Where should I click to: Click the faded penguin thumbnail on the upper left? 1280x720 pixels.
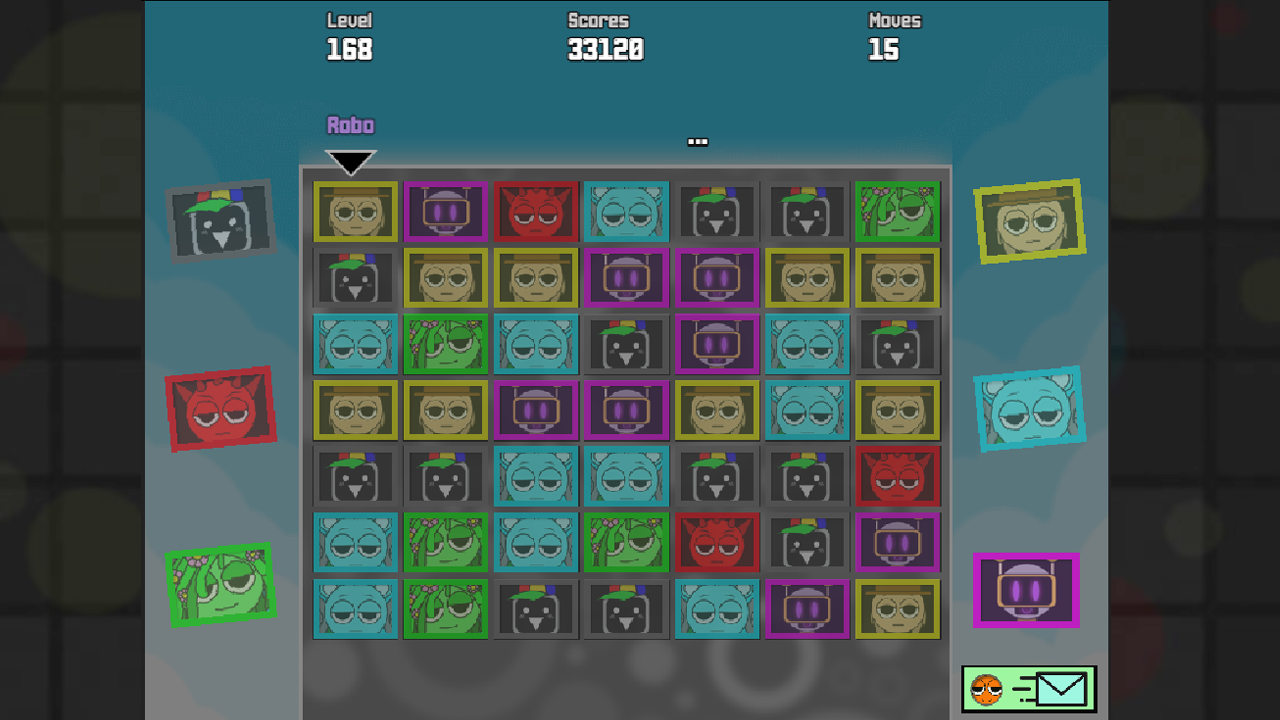click(x=222, y=219)
